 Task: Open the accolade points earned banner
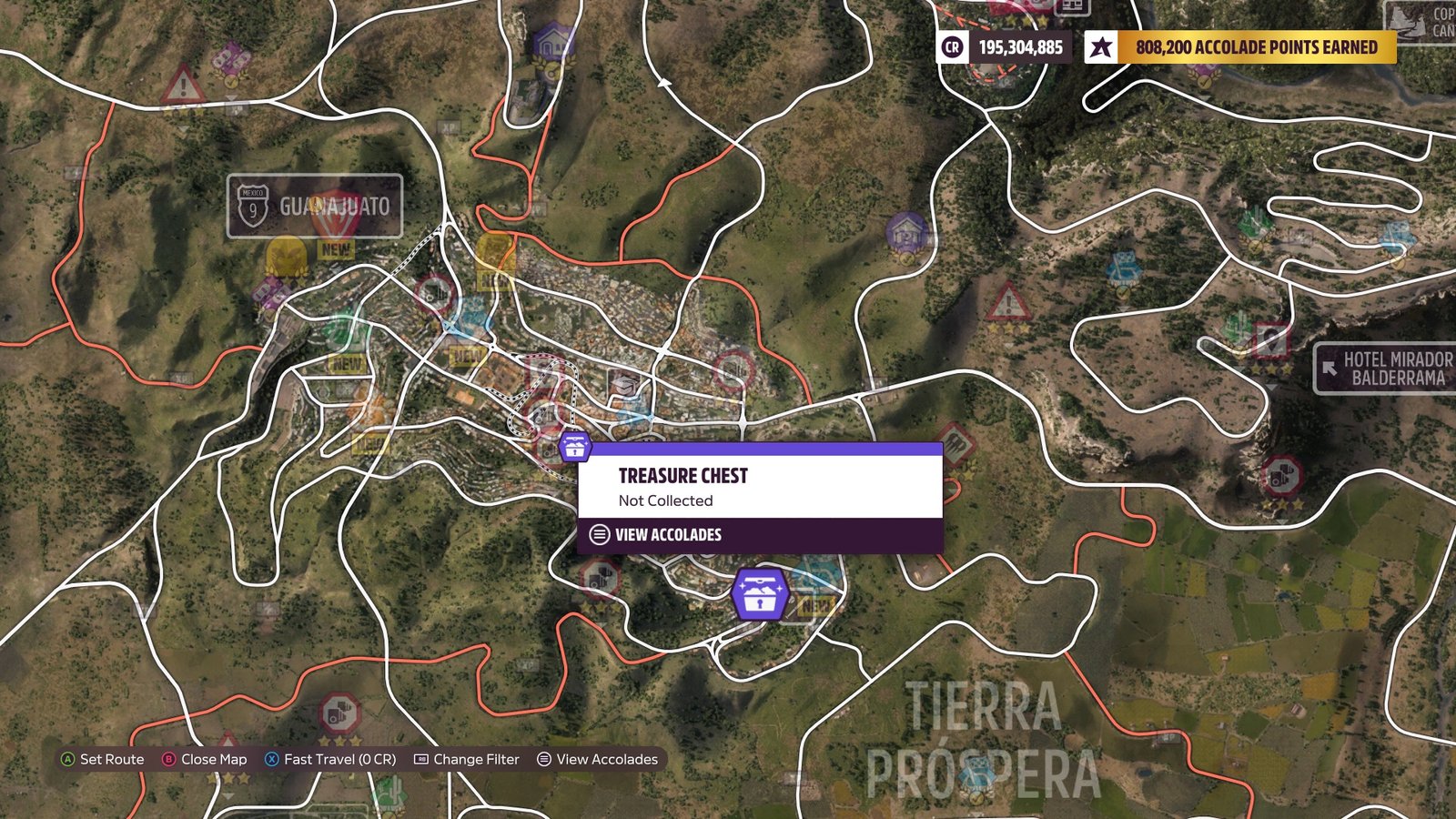[1240, 47]
